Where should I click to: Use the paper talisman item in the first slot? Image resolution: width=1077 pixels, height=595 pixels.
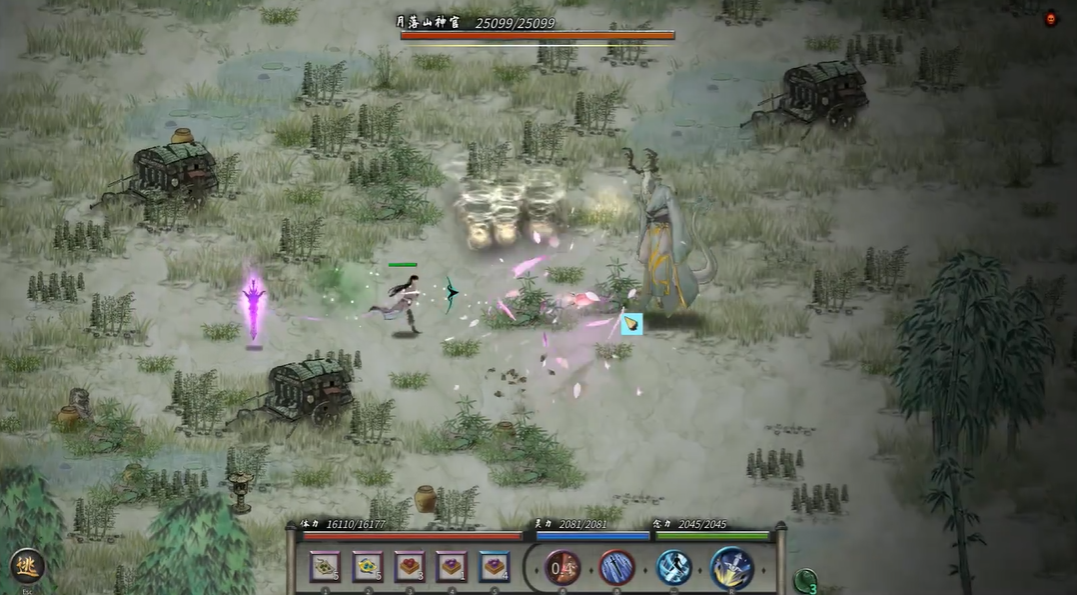pos(325,567)
